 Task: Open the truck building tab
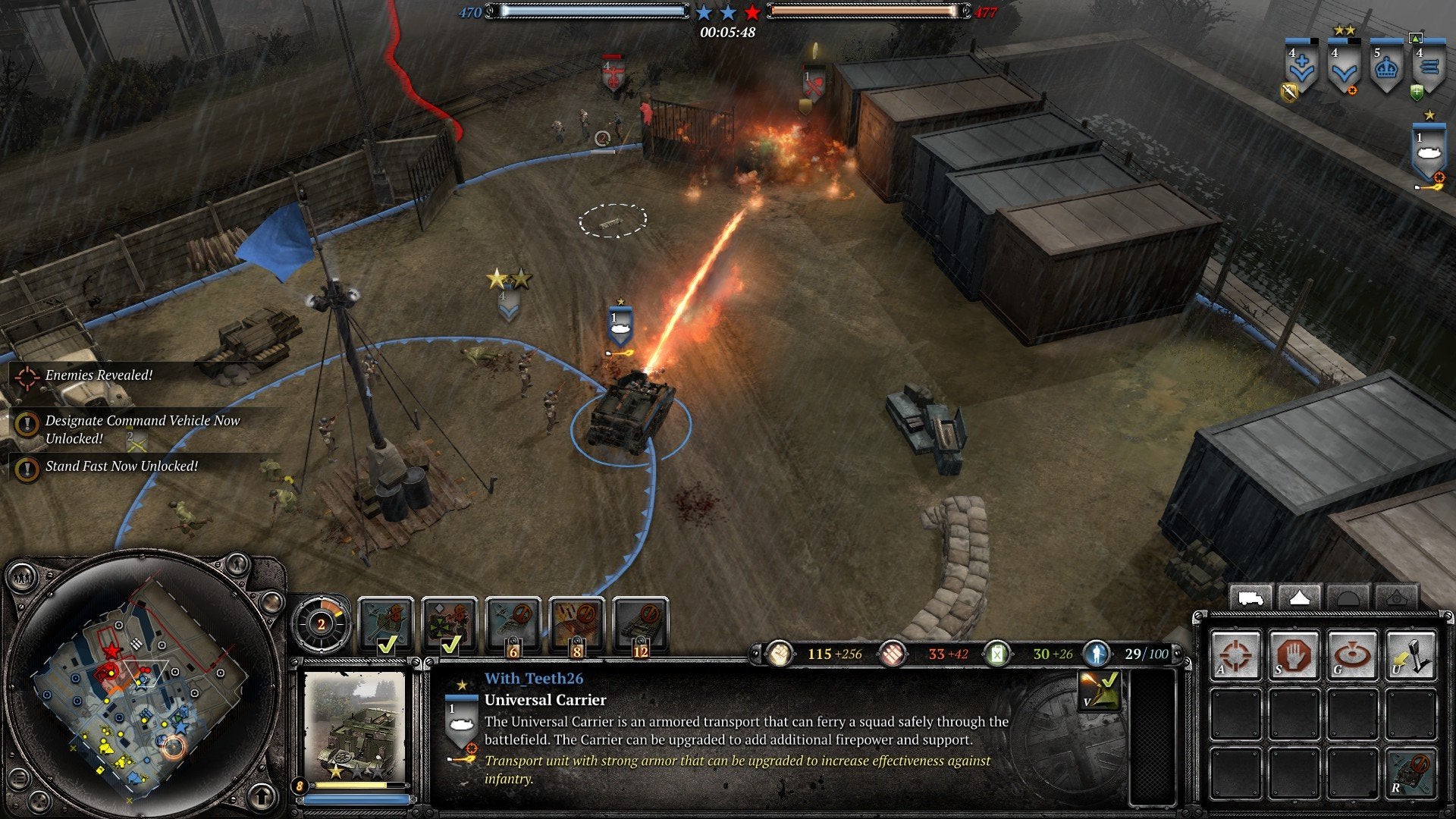coord(1250,598)
